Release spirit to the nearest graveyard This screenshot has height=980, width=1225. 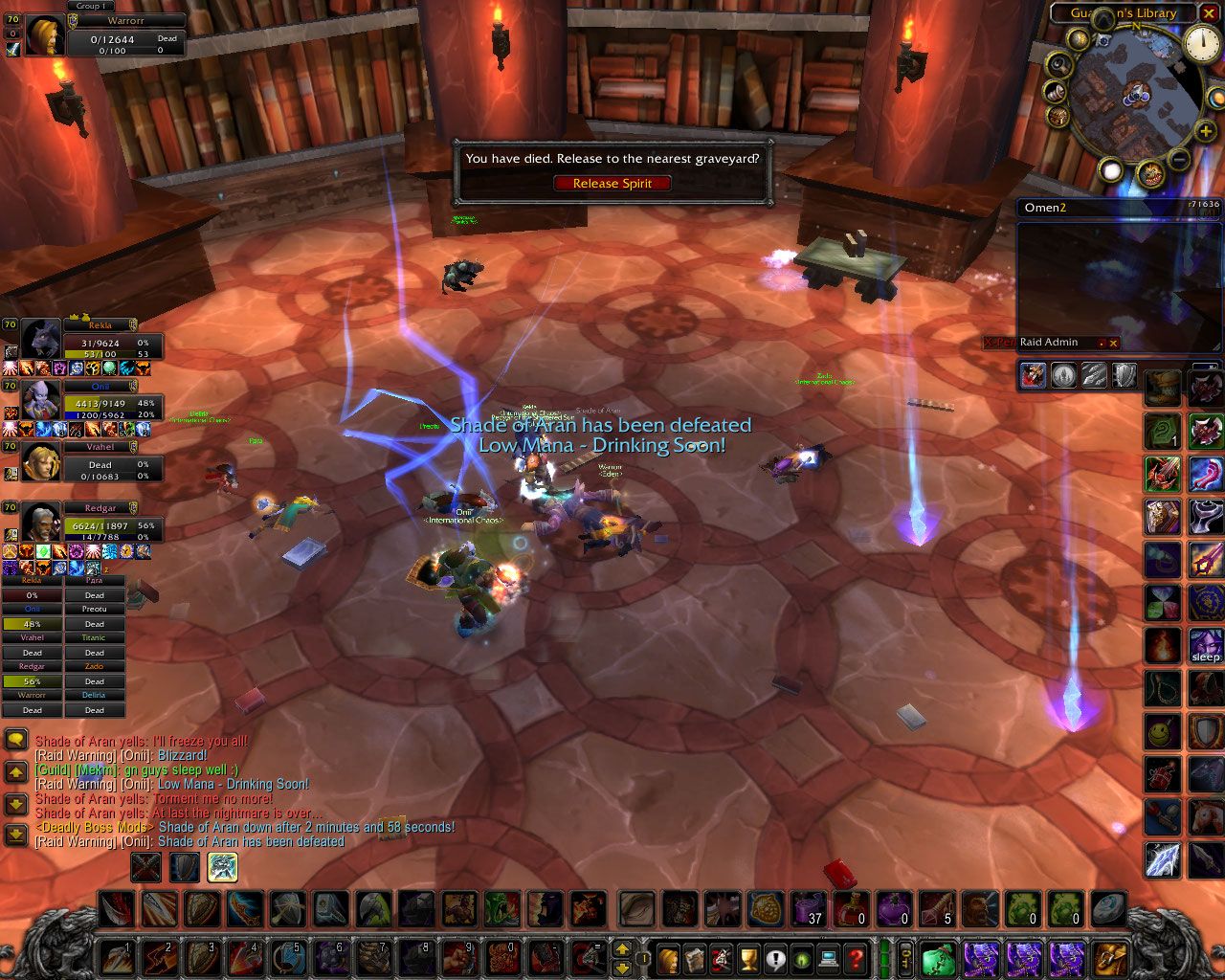coord(612,183)
